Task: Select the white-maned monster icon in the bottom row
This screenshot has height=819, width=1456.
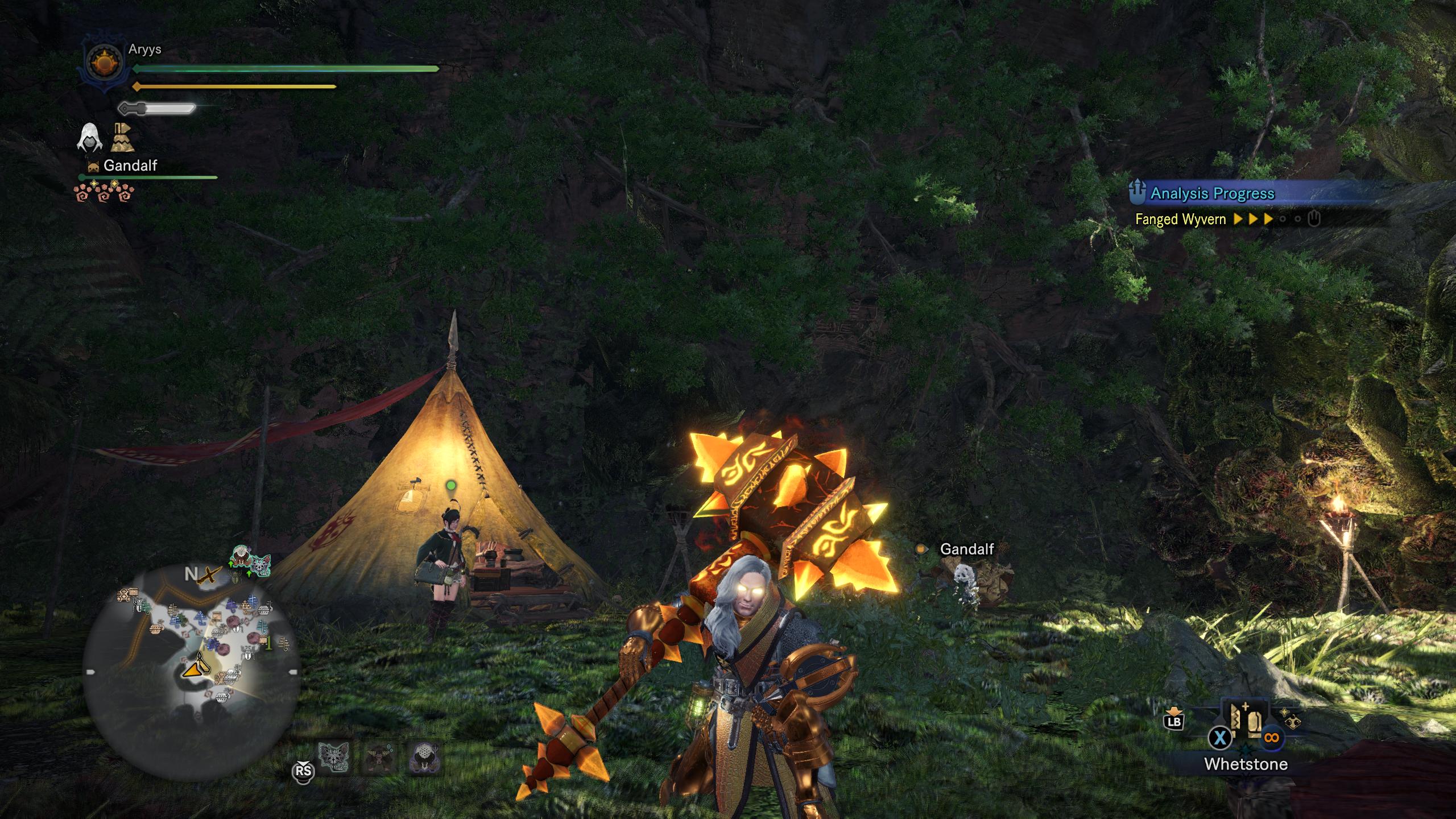Action: pyautogui.click(x=424, y=758)
